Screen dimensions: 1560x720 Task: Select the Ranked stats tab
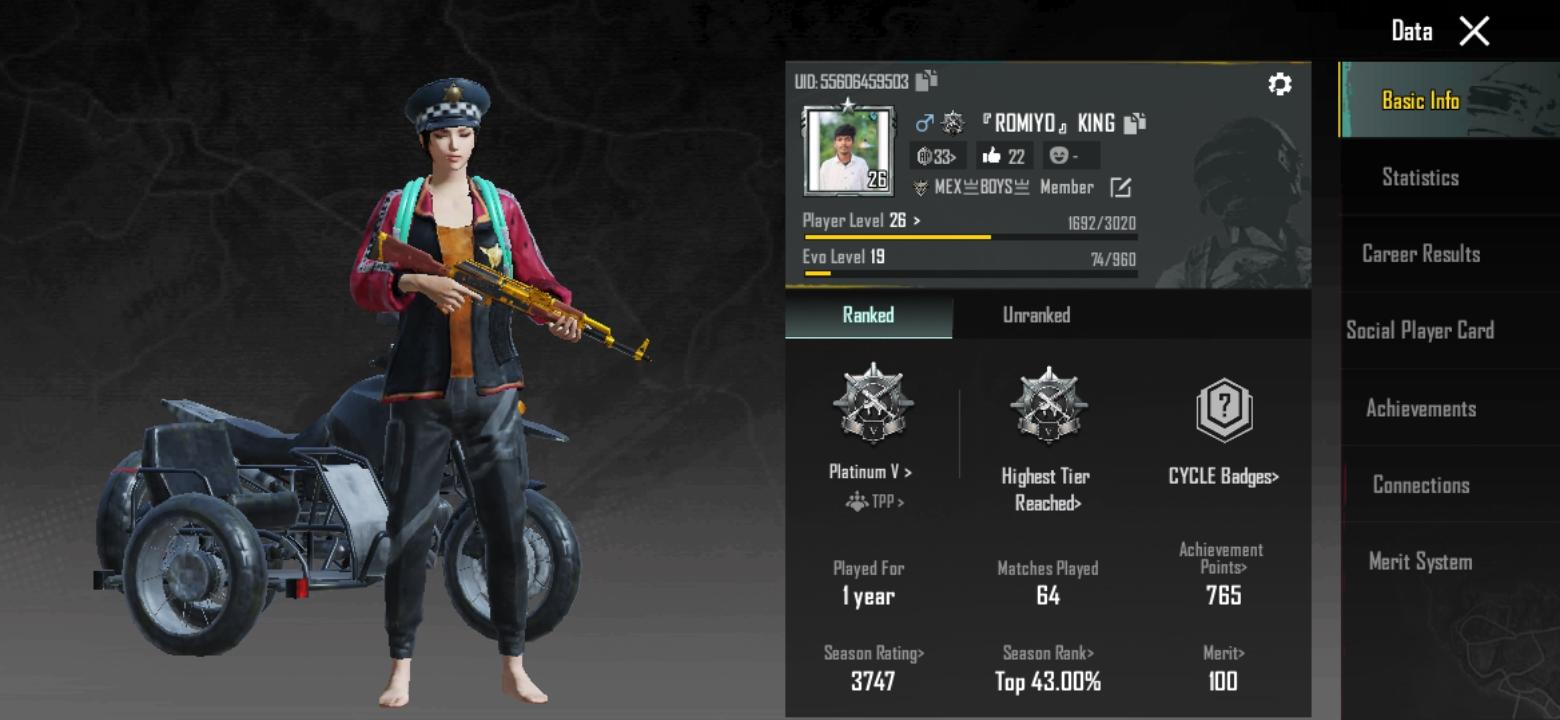(x=868, y=315)
